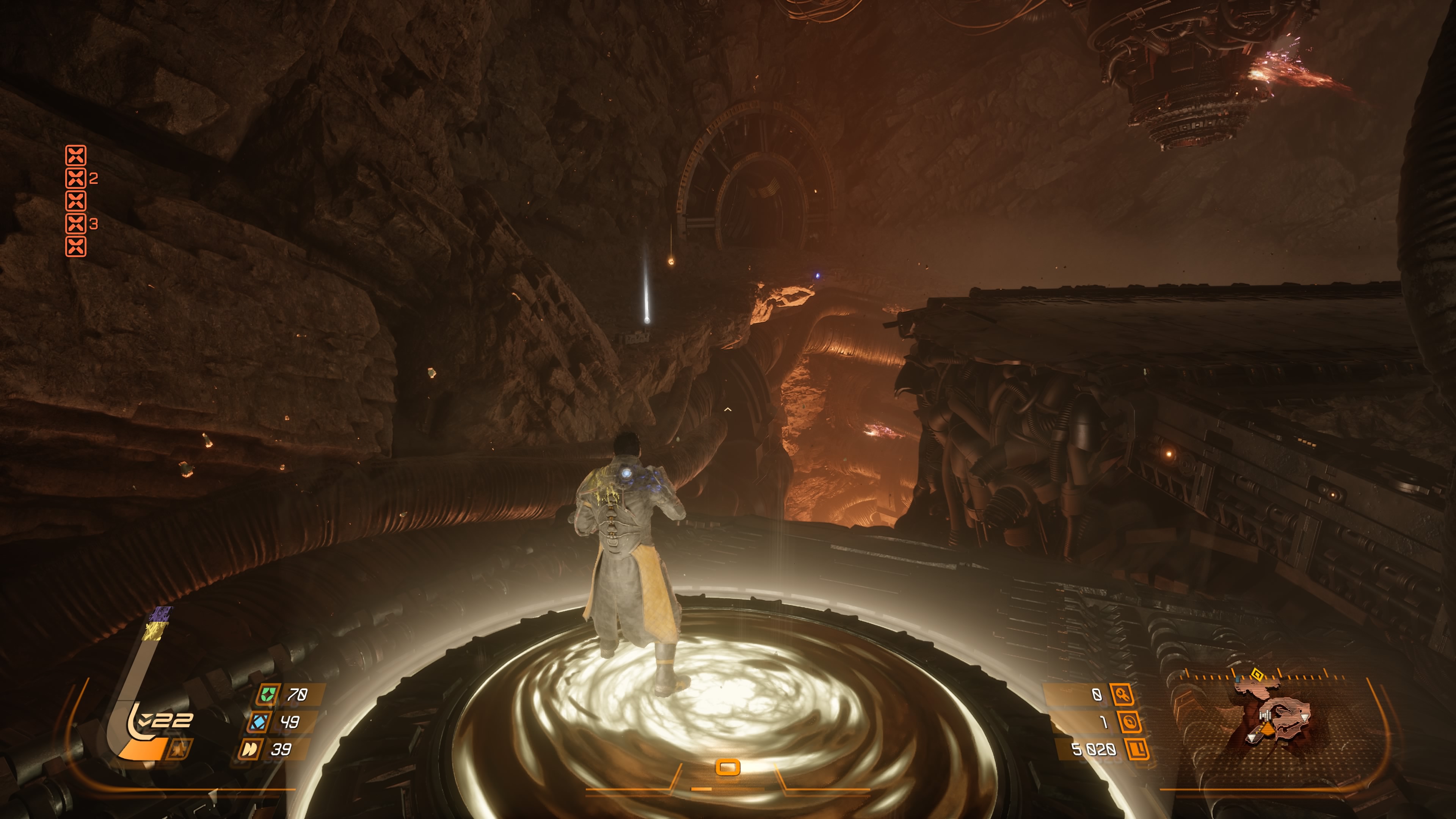Click the orange item slot at bottom center
This screenshot has height=819, width=1456.
pos(728,767)
